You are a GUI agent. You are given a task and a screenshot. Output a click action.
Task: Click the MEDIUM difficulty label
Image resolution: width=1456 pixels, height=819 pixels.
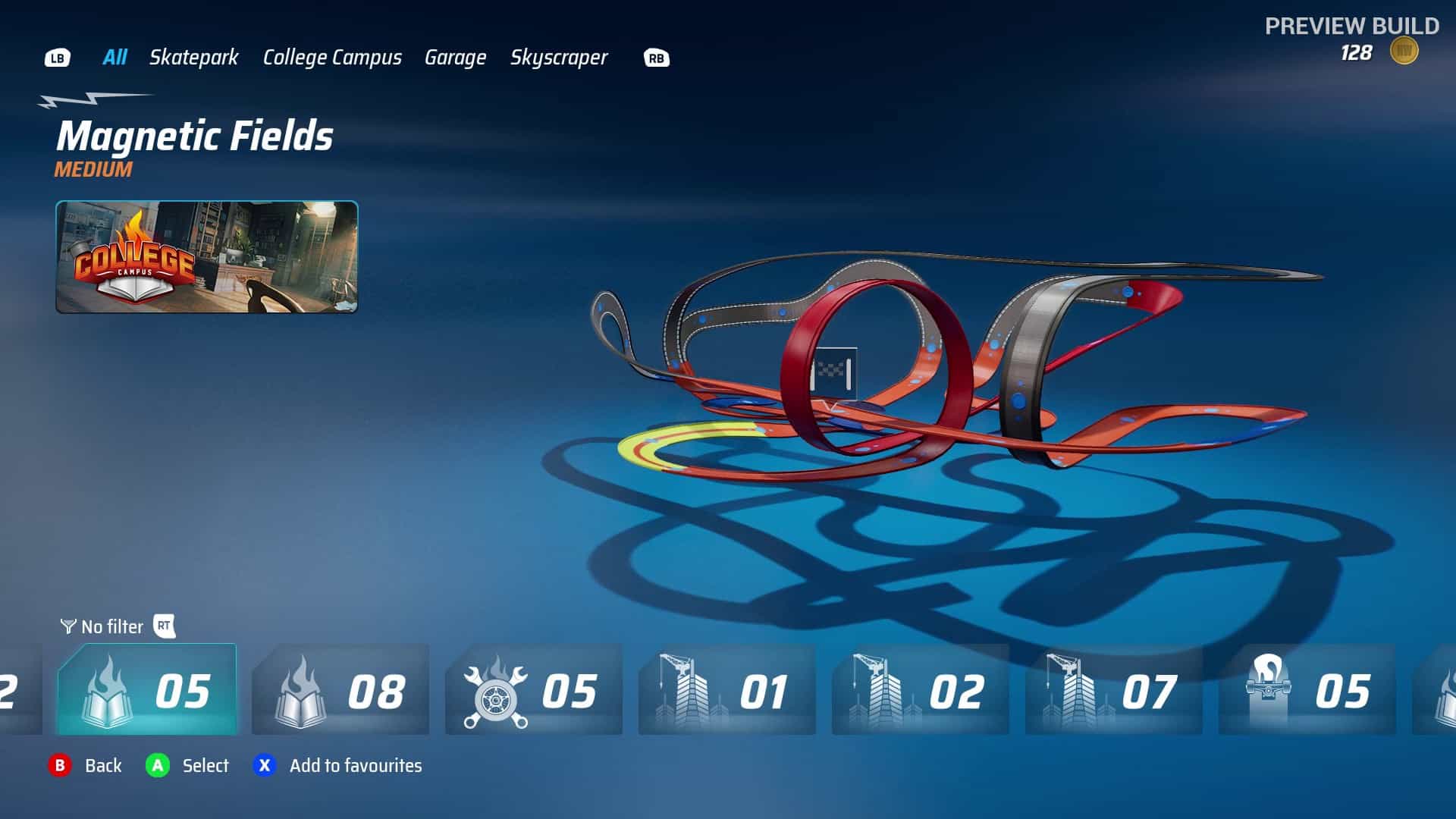pos(91,170)
